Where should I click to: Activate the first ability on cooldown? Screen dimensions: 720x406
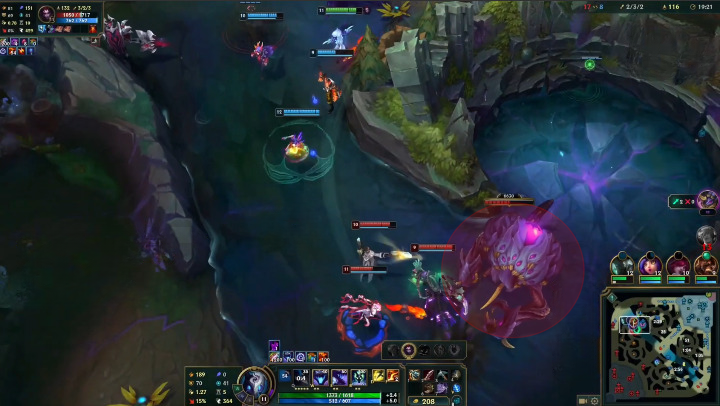pos(301,378)
